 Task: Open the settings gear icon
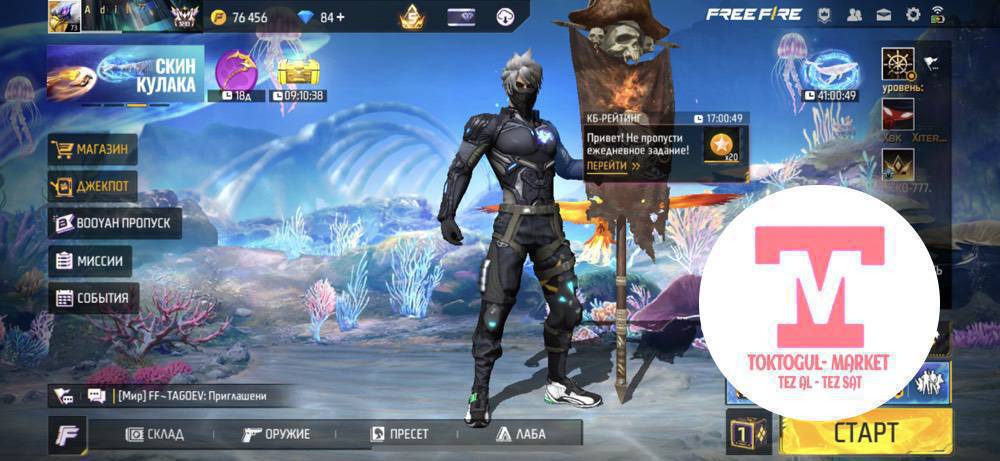912,15
